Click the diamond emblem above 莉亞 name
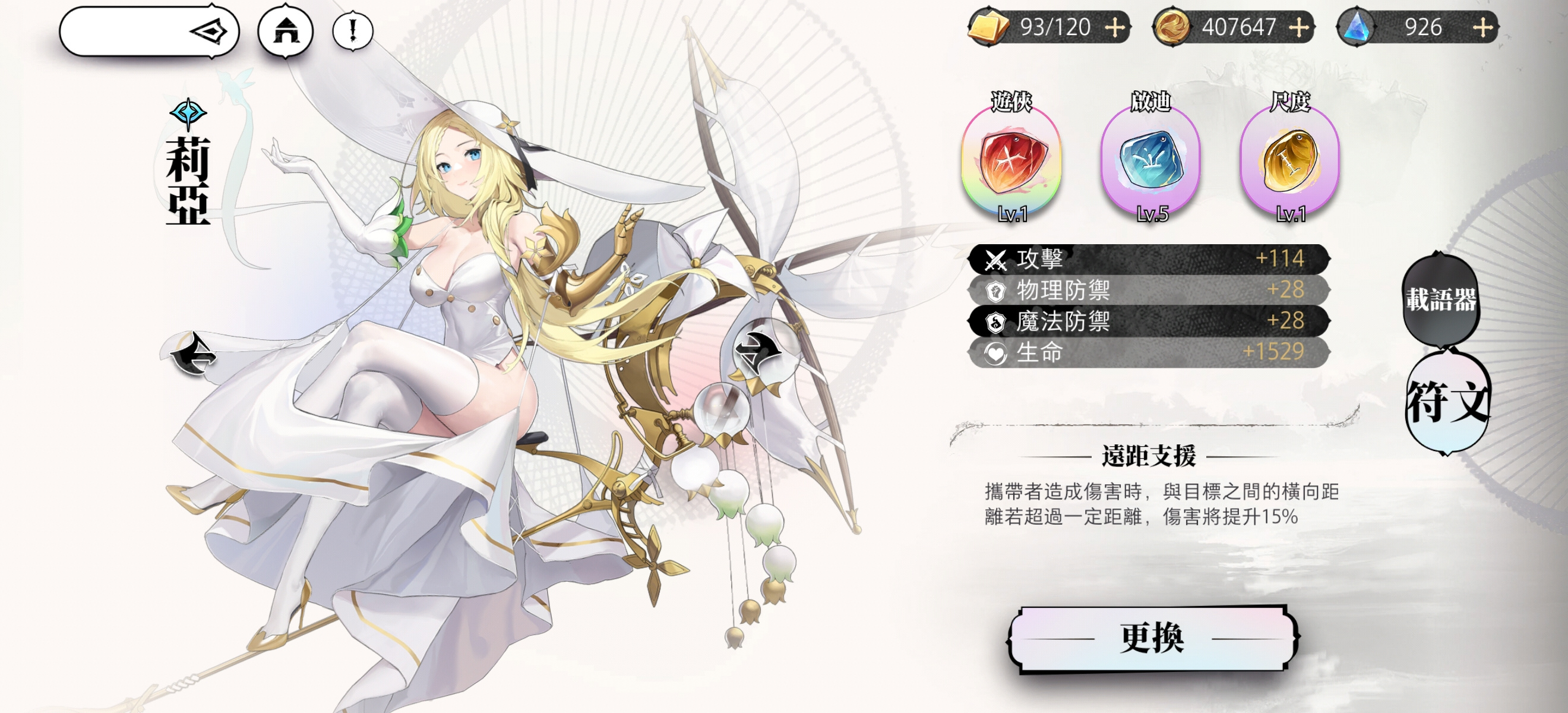This screenshot has height=713, width=1568. 189,113
